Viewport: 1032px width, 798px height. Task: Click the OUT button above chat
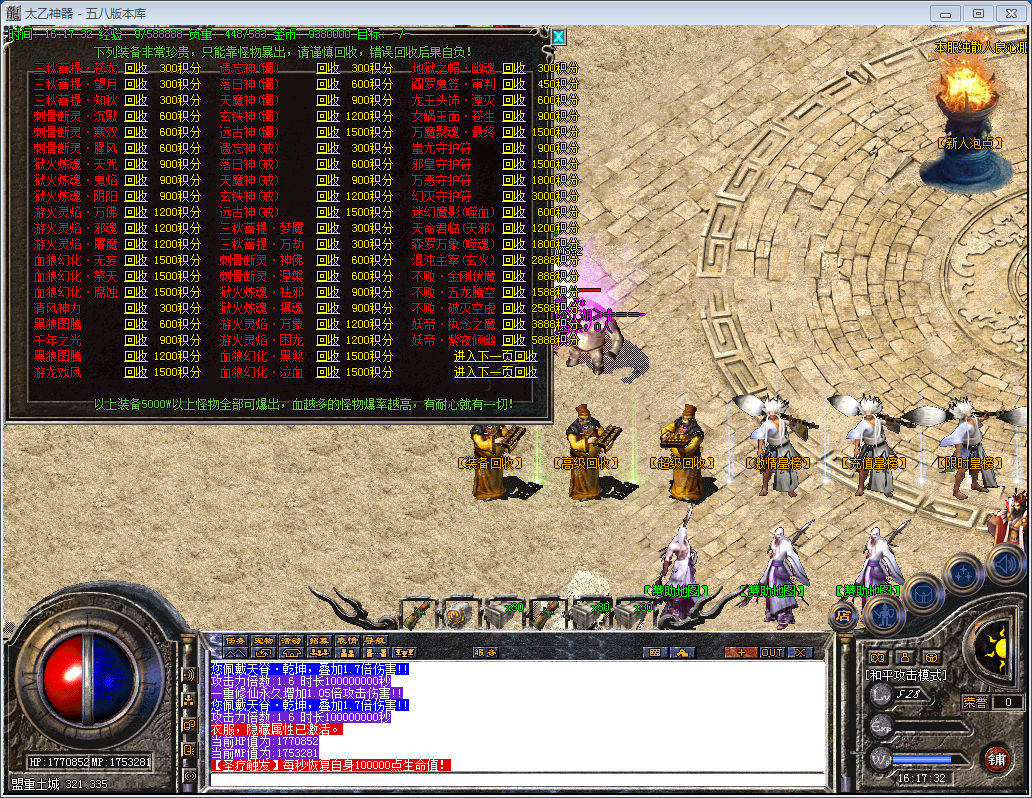[x=772, y=652]
